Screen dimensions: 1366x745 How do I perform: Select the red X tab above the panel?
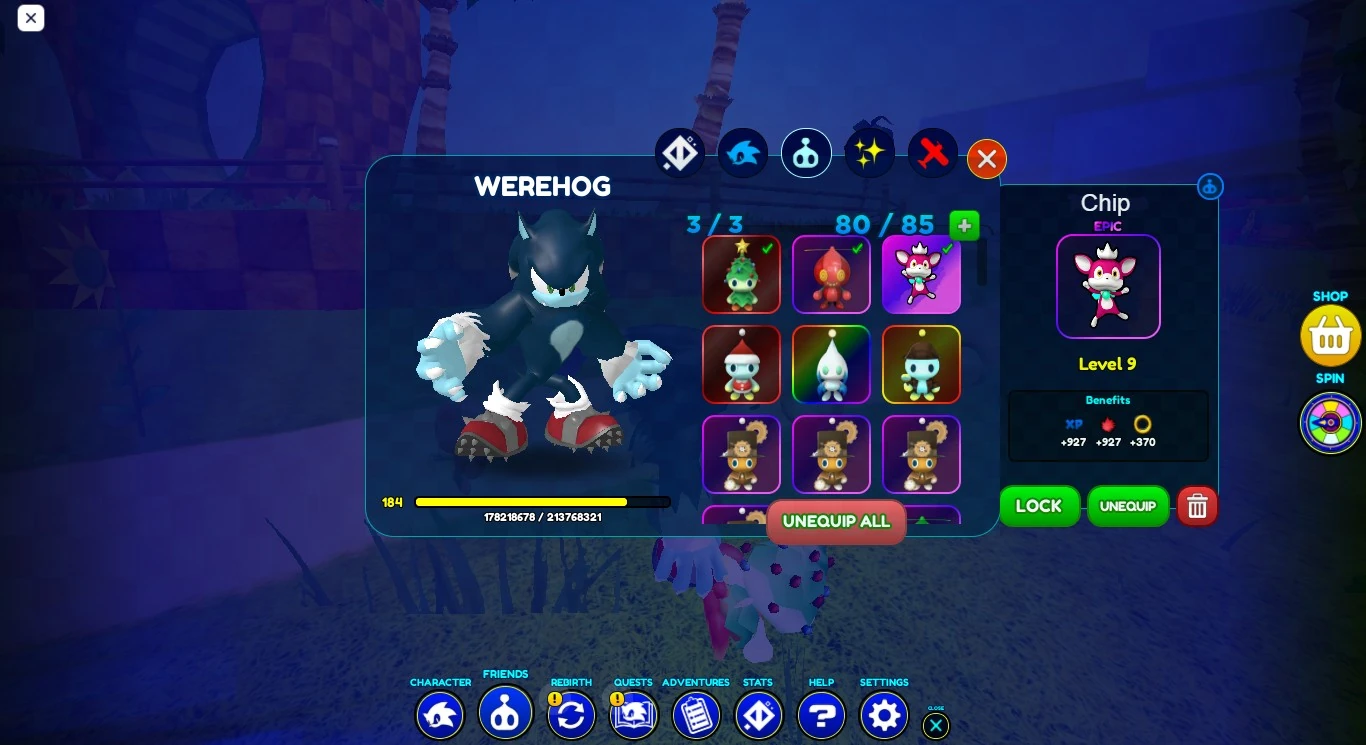point(932,153)
